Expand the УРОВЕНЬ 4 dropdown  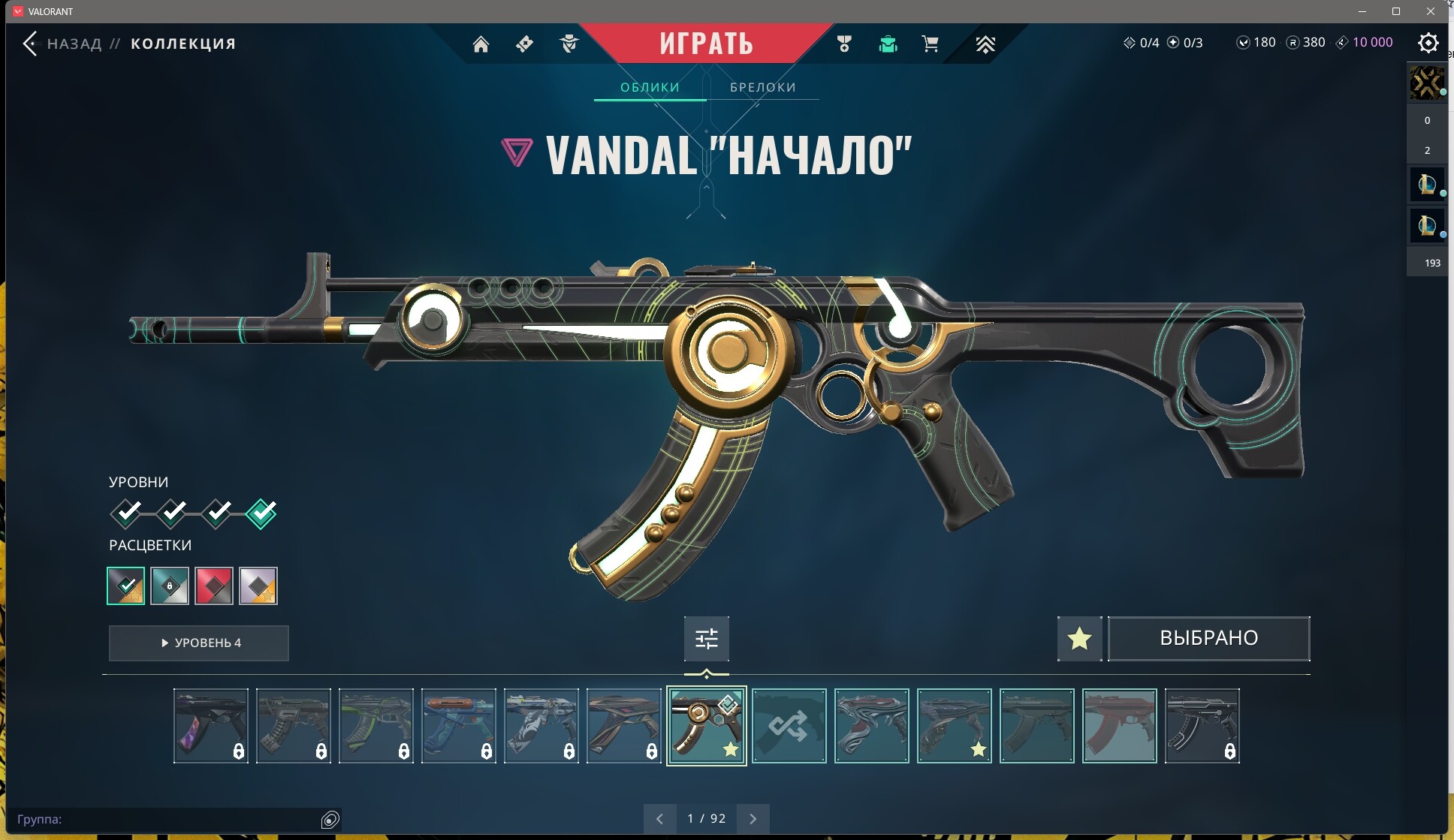pyautogui.click(x=198, y=643)
